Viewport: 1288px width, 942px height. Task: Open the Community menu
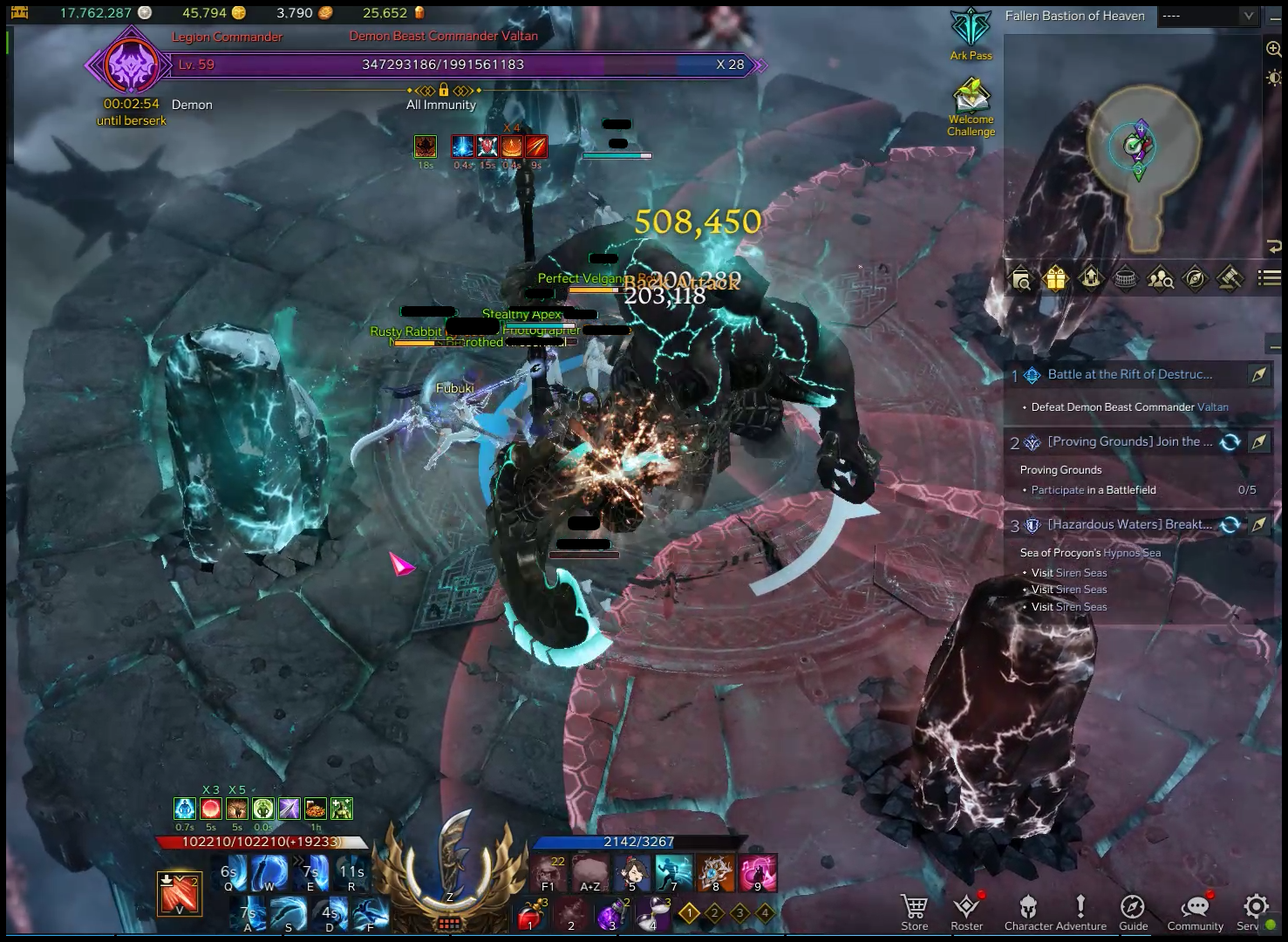tap(1196, 911)
